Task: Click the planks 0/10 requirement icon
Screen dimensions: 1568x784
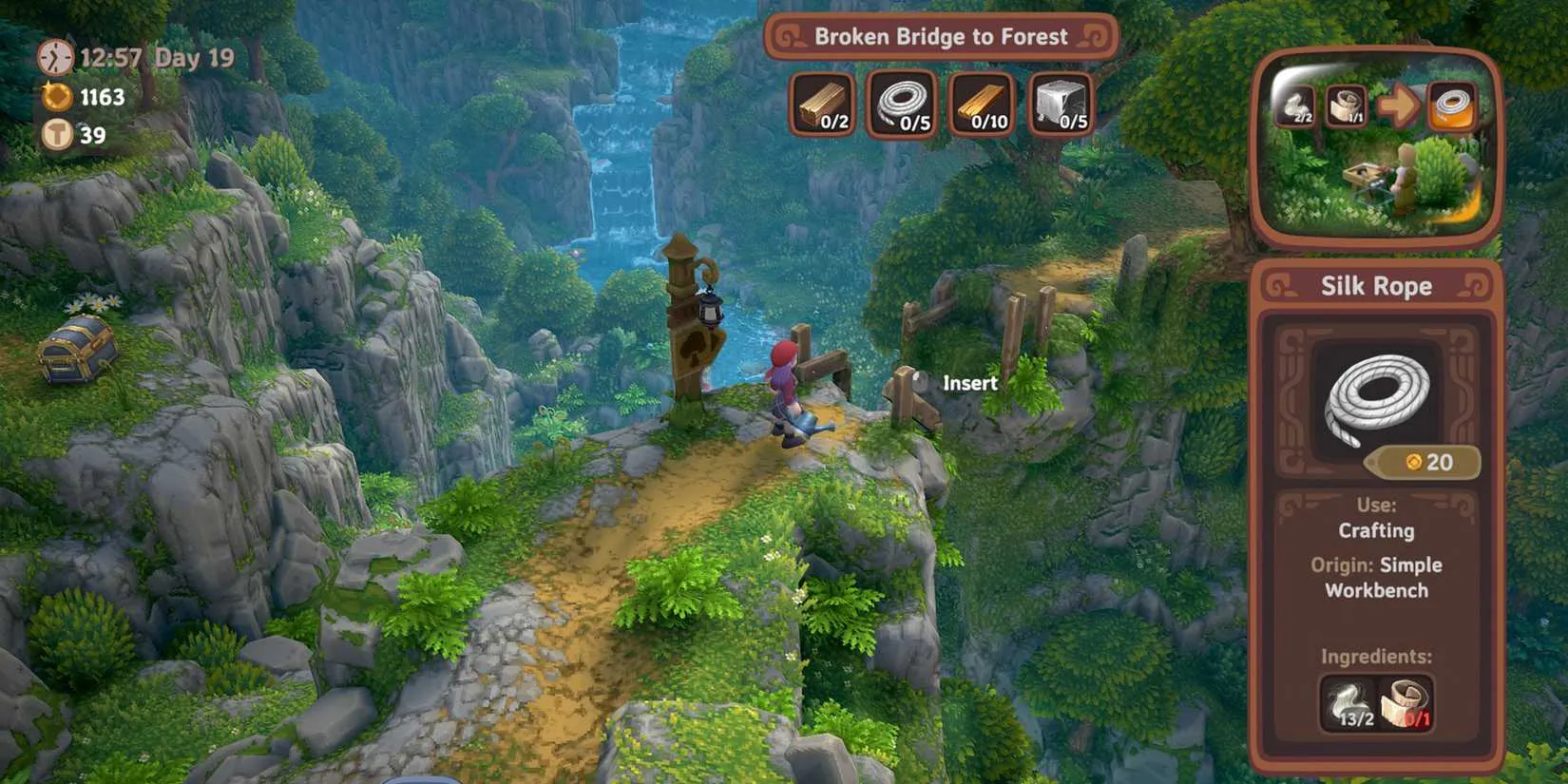Action: coord(981,105)
